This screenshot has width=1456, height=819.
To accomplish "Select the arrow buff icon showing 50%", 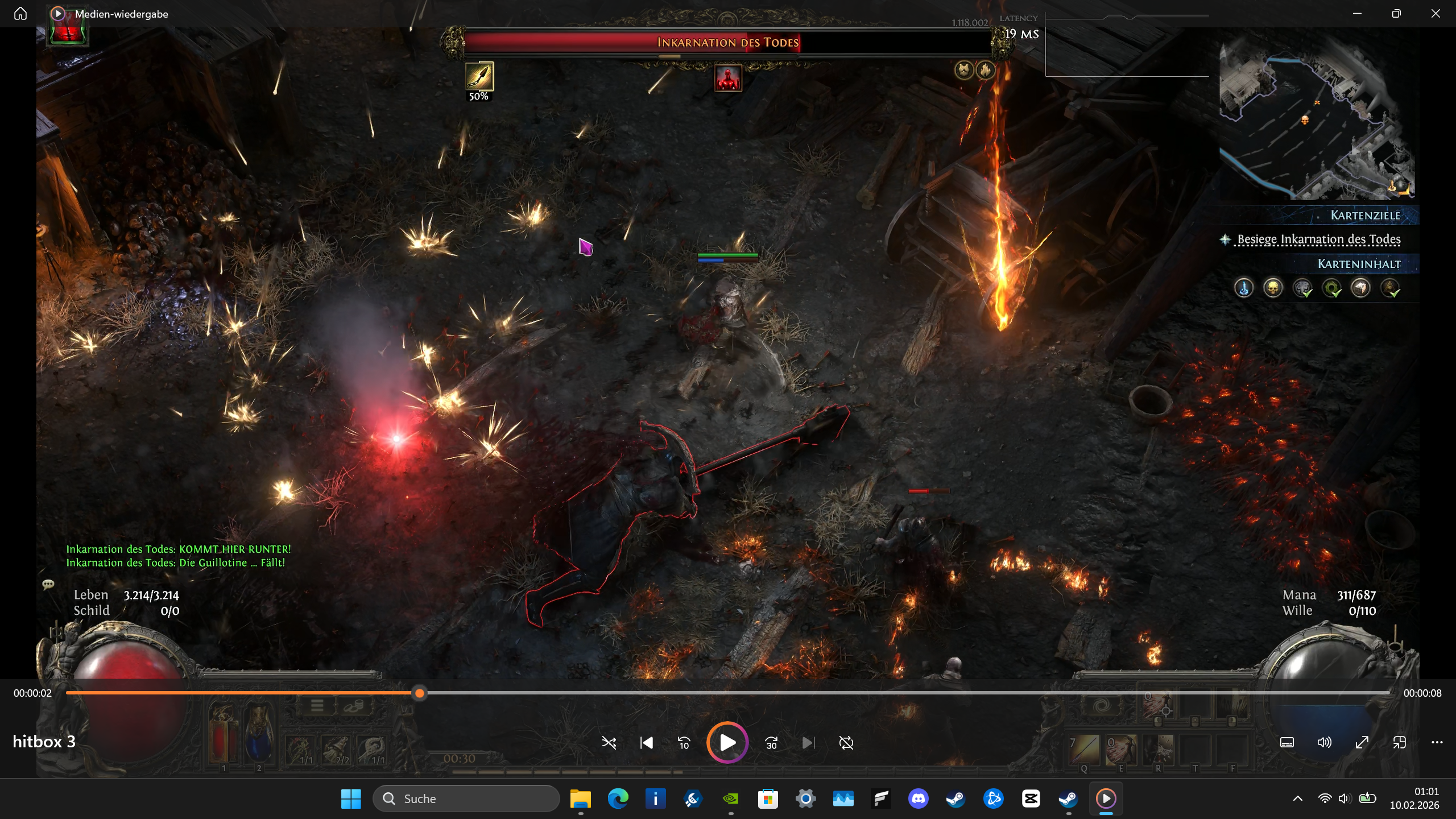I will pyautogui.click(x=479, y=77).
